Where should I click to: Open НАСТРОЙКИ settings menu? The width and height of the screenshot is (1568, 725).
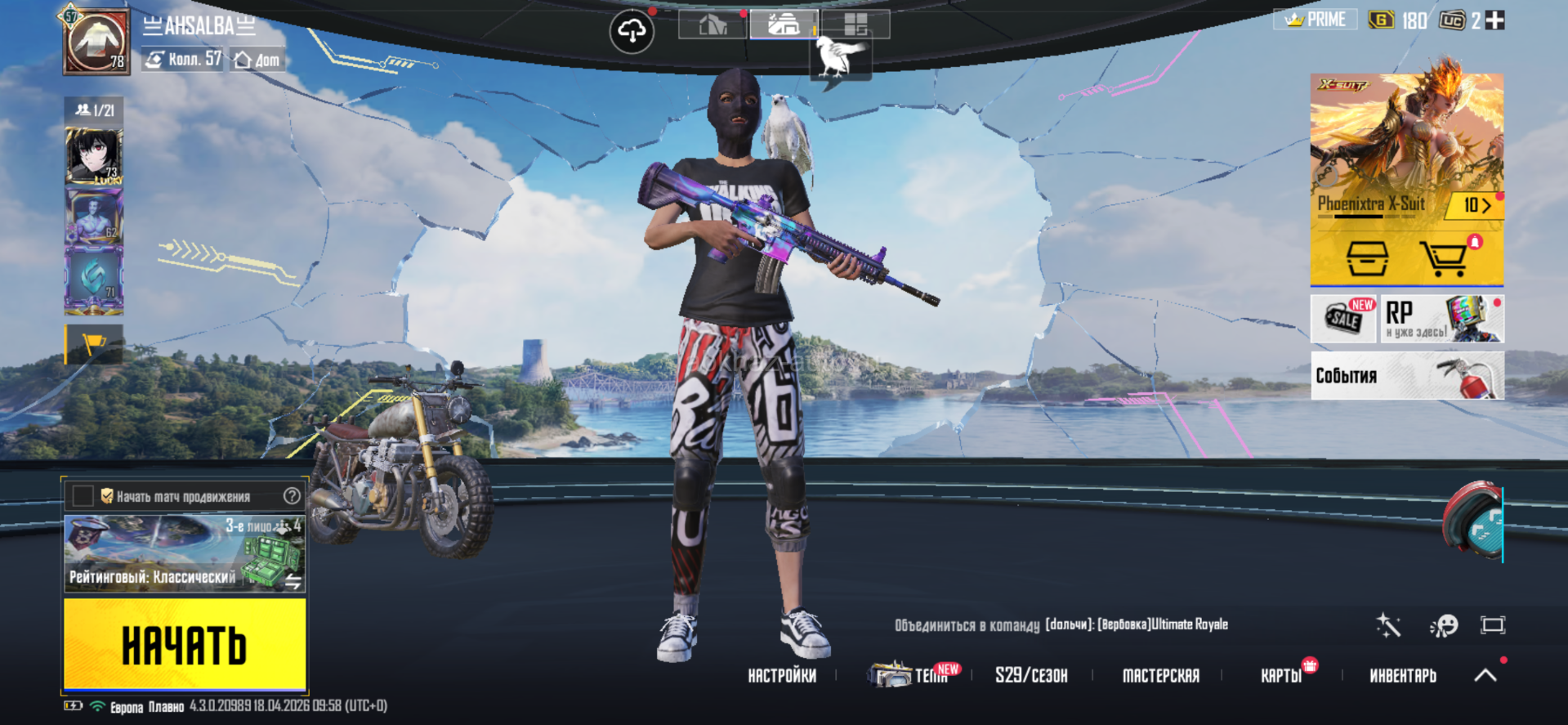tap(782, 676)
